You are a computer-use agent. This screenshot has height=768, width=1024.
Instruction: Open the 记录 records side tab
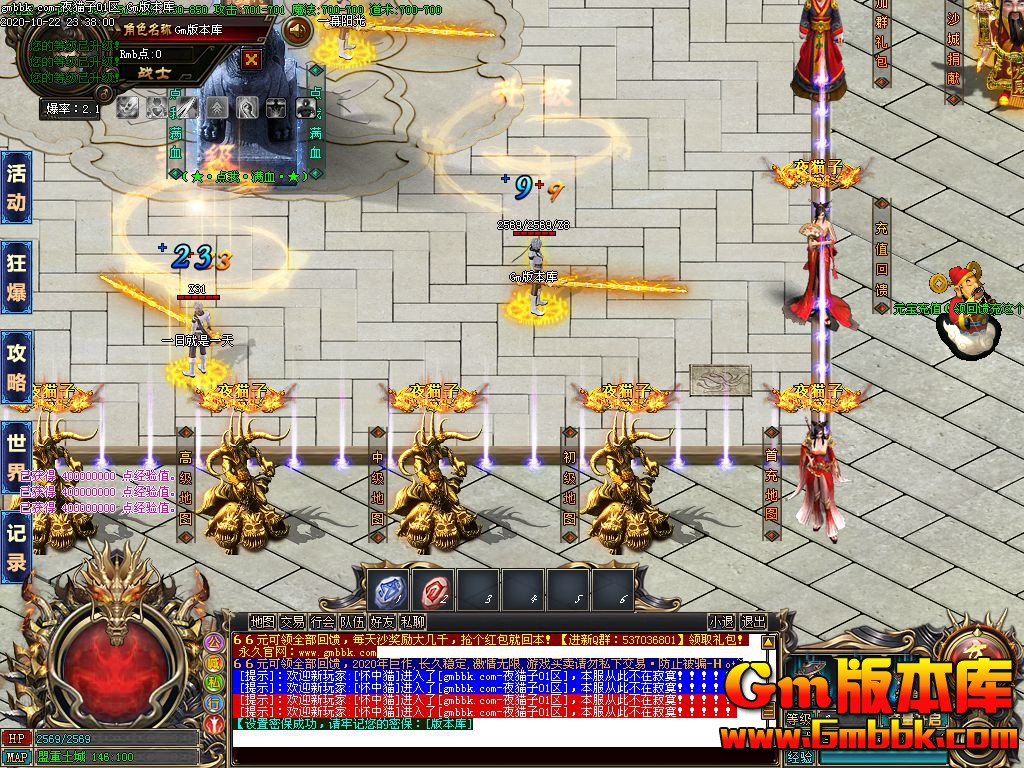pos(17,546)
